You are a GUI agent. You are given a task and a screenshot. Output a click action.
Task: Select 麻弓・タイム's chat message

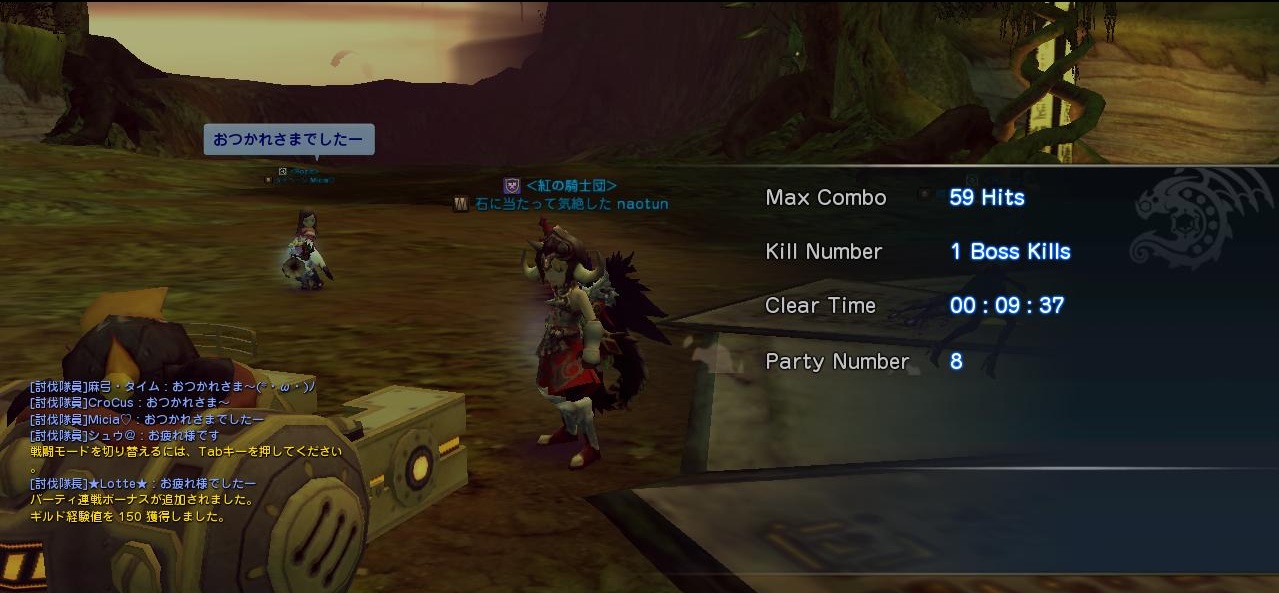(172, 387)
